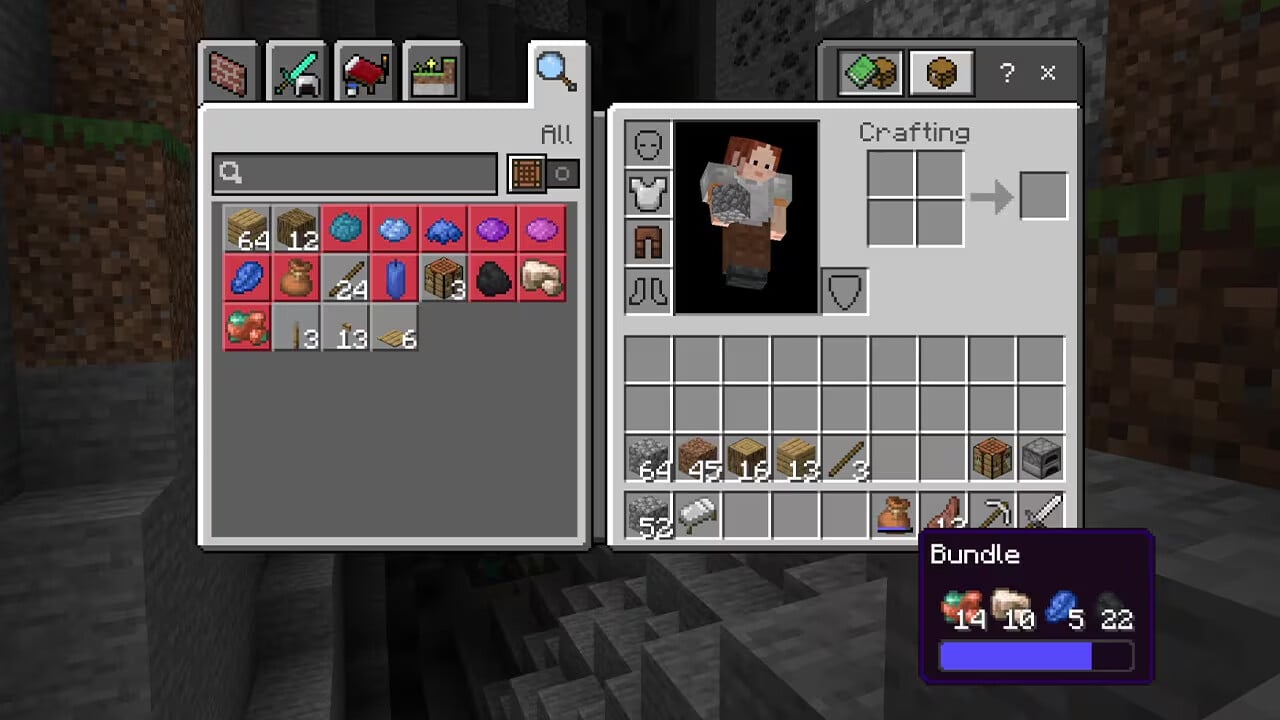Toggle the craftable-only recipe filter

click(x=527, y=173)
